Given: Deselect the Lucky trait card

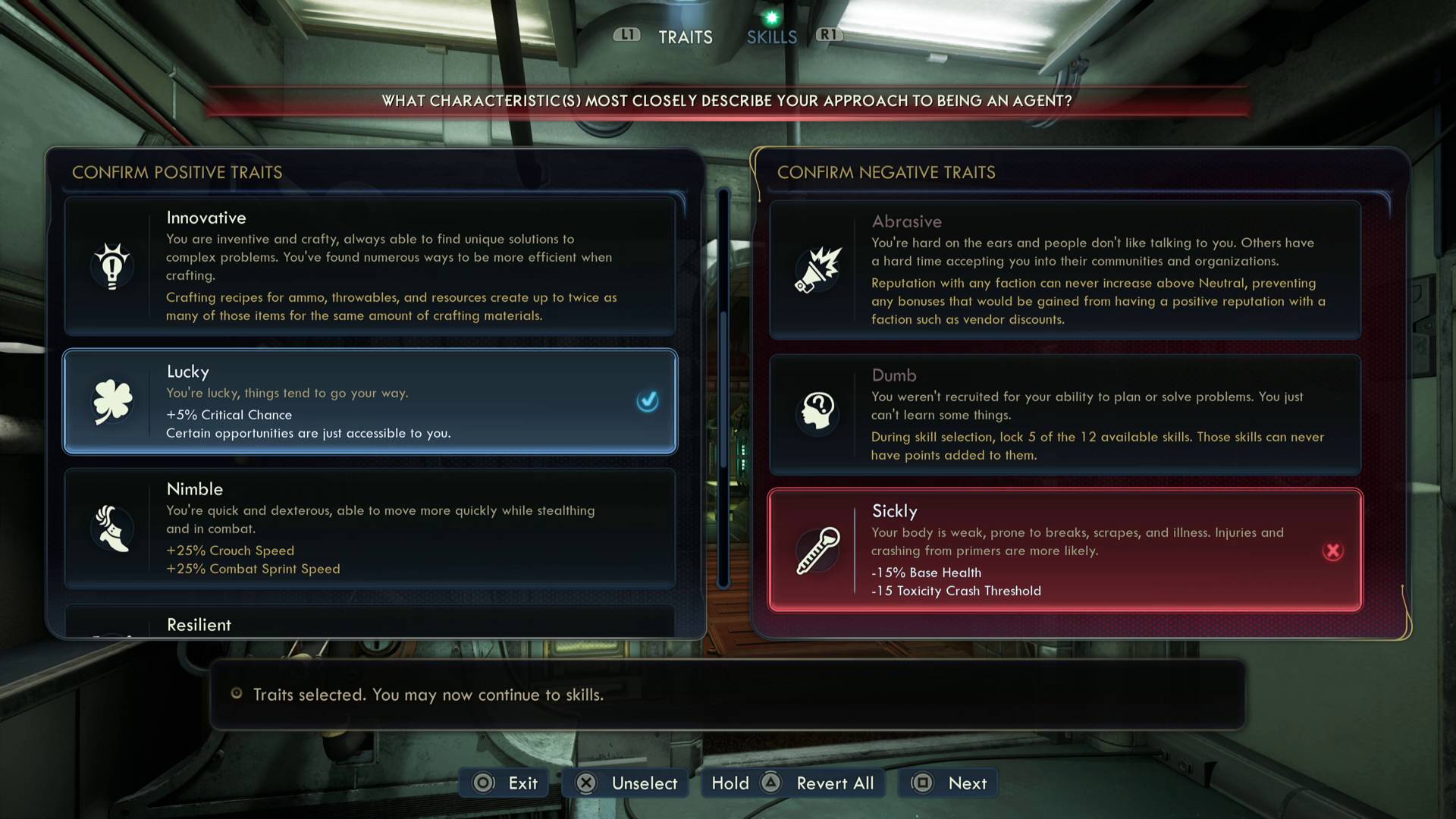Looking at the screenshot, I should (x=370, y=401).
